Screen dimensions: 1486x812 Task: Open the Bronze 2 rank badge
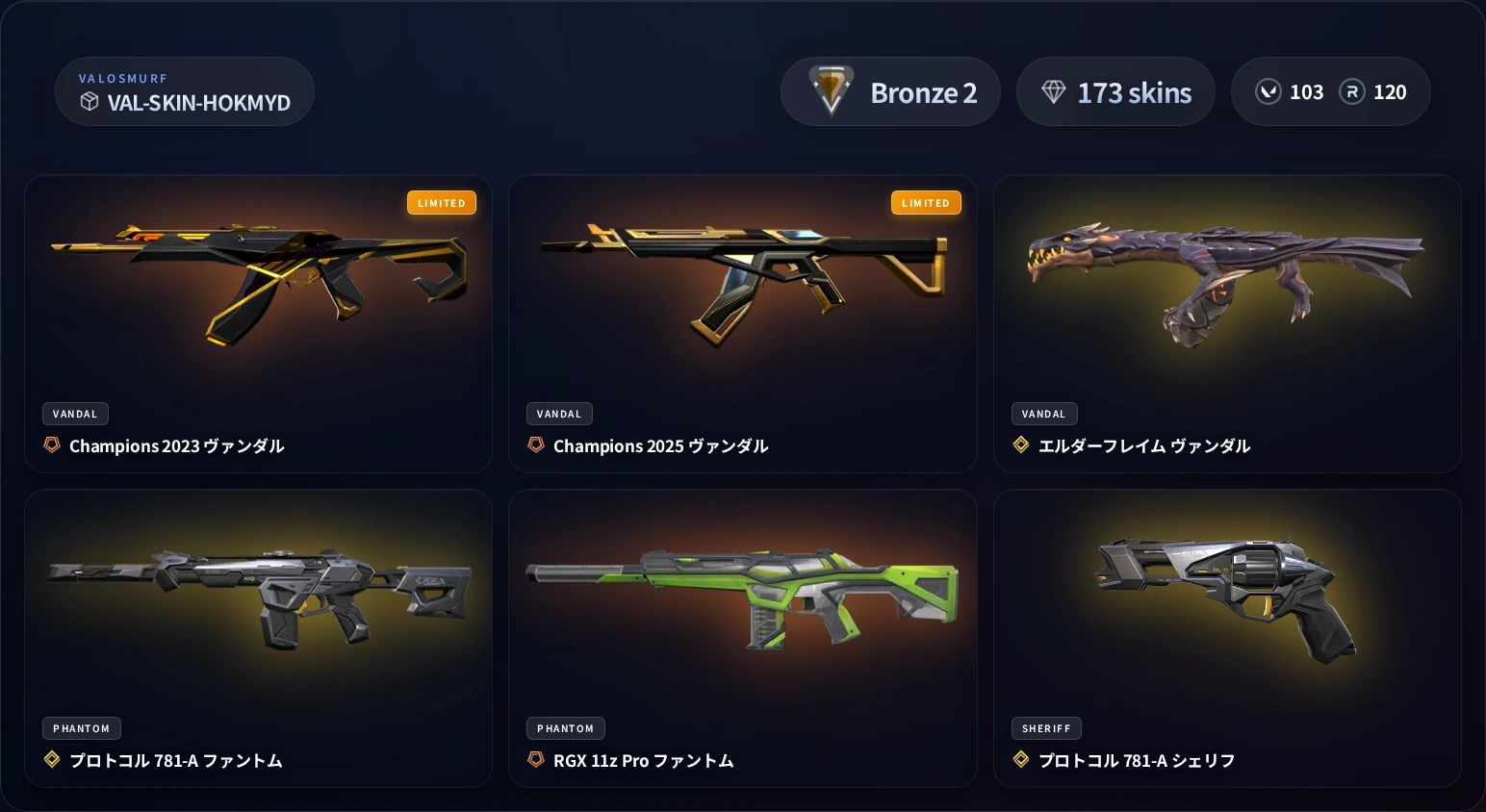pyautogui.click(x=890, y=90)
